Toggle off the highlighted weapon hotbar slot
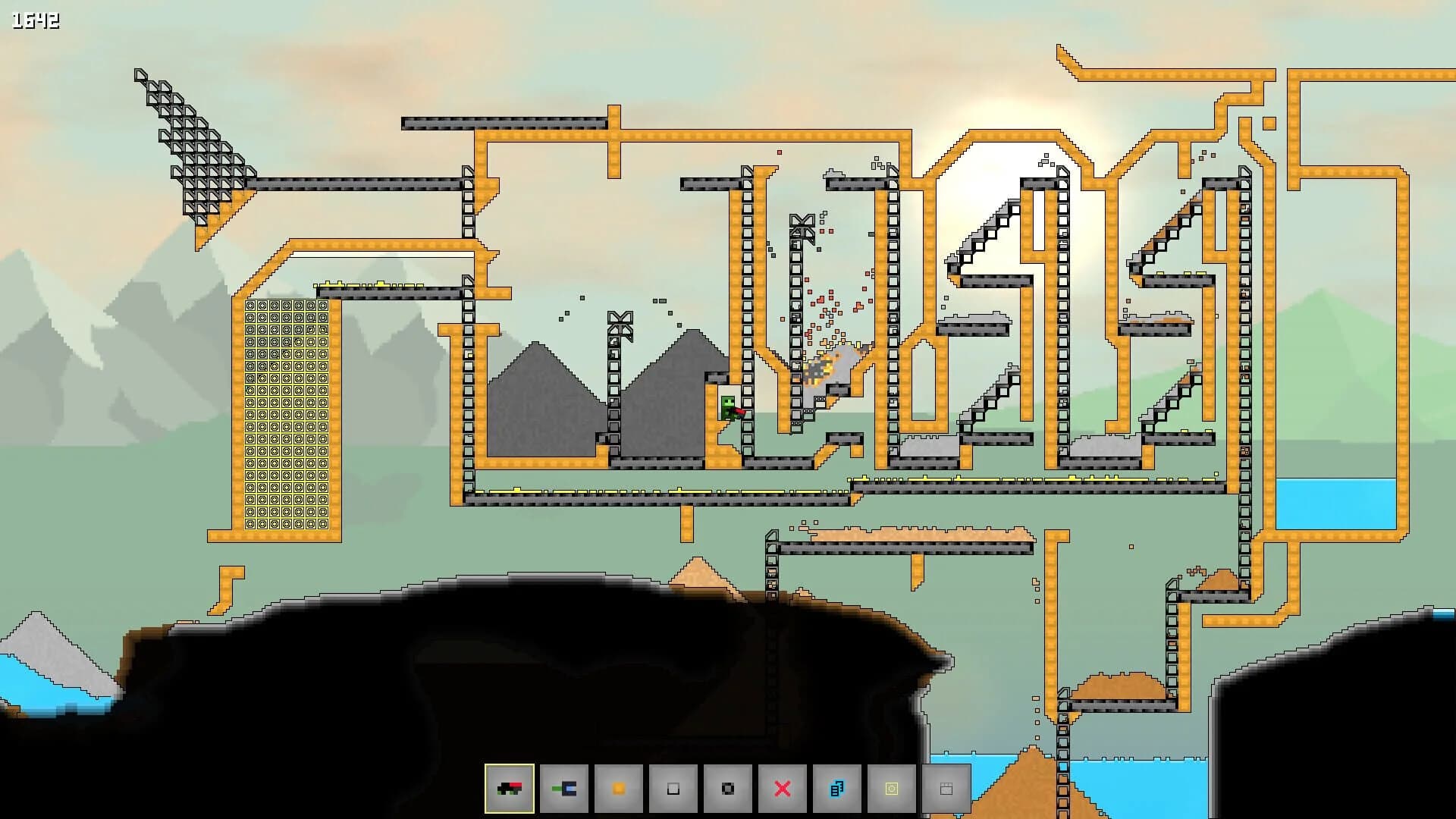The width and height of the screenshot is (1456, 819). click(510, 789)
